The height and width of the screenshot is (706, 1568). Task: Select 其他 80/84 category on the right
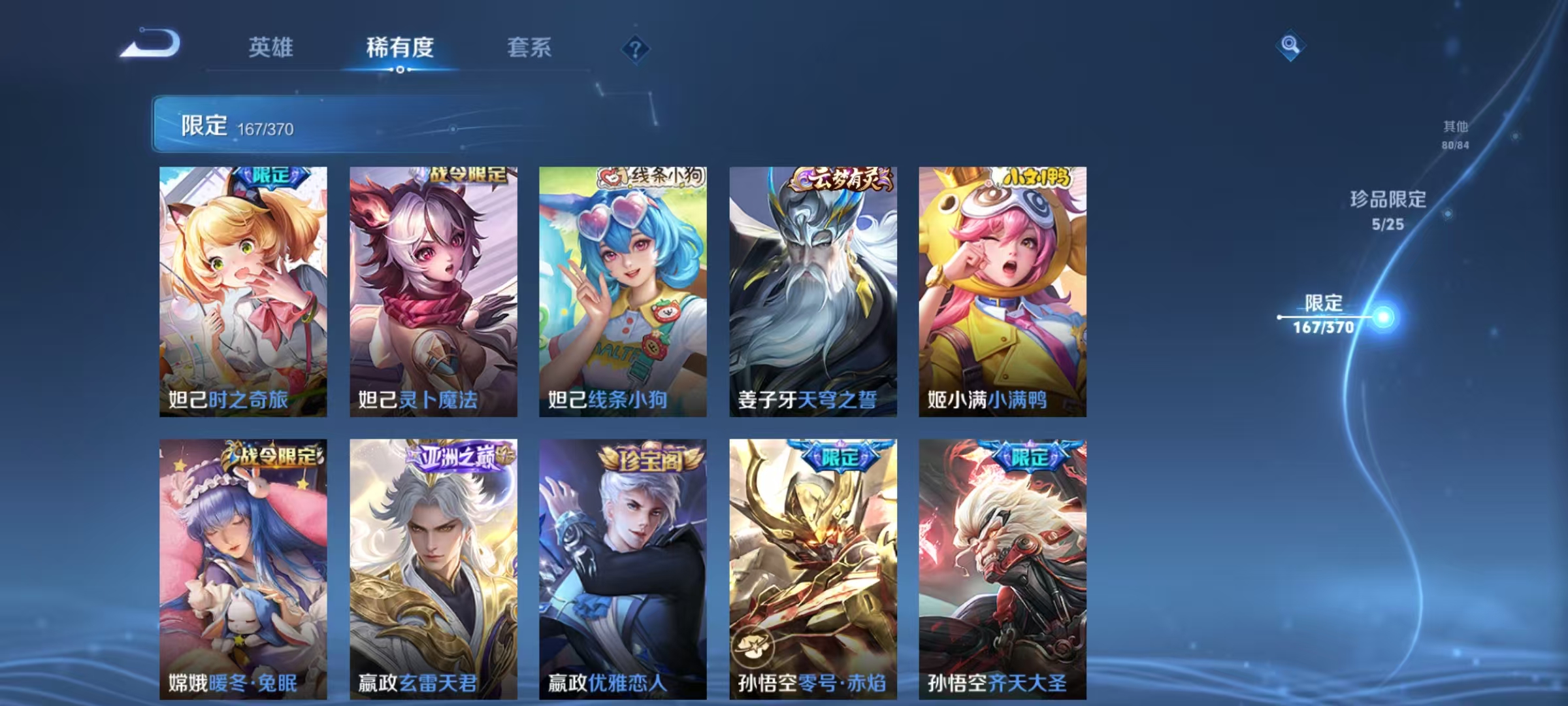click(1456, 134)
